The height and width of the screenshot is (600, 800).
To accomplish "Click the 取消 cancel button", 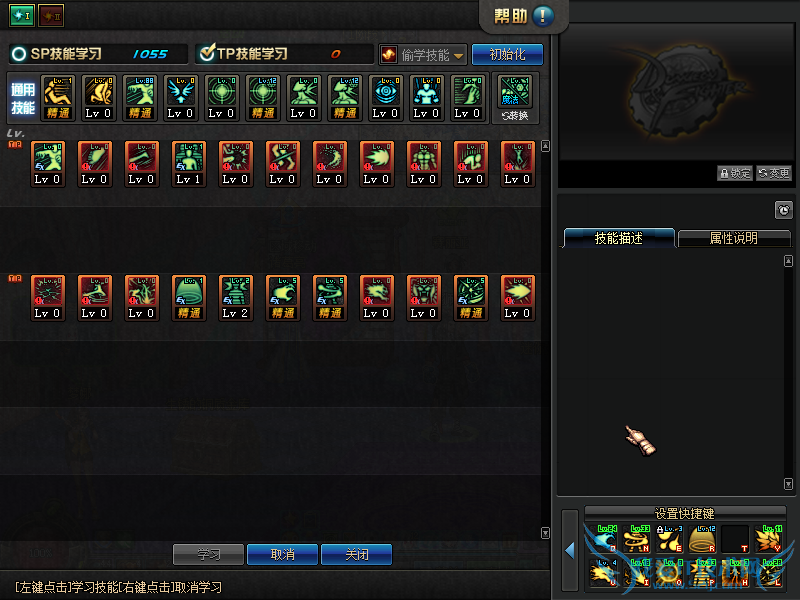I will [x=283, y=554].
